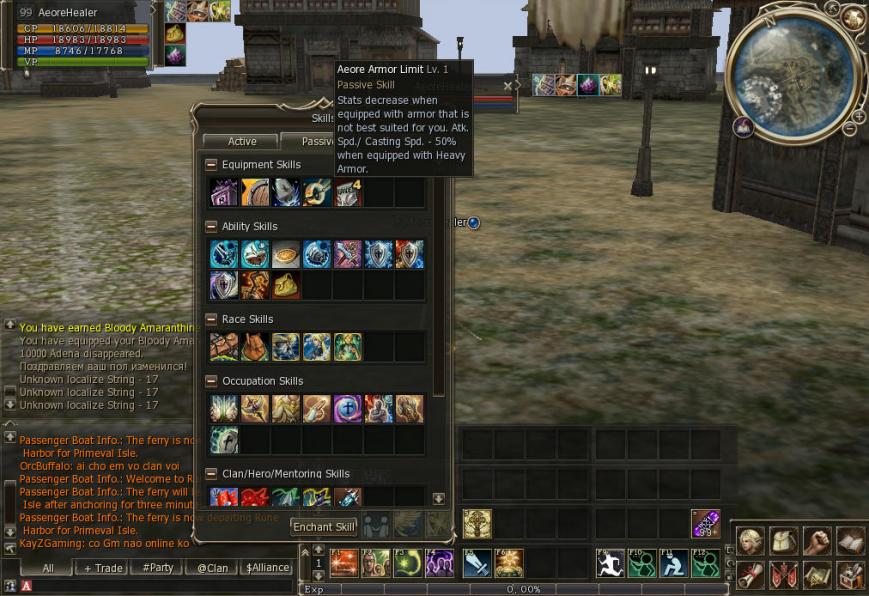
Task: Select the #Party chat tab
Action: point(158,568)
